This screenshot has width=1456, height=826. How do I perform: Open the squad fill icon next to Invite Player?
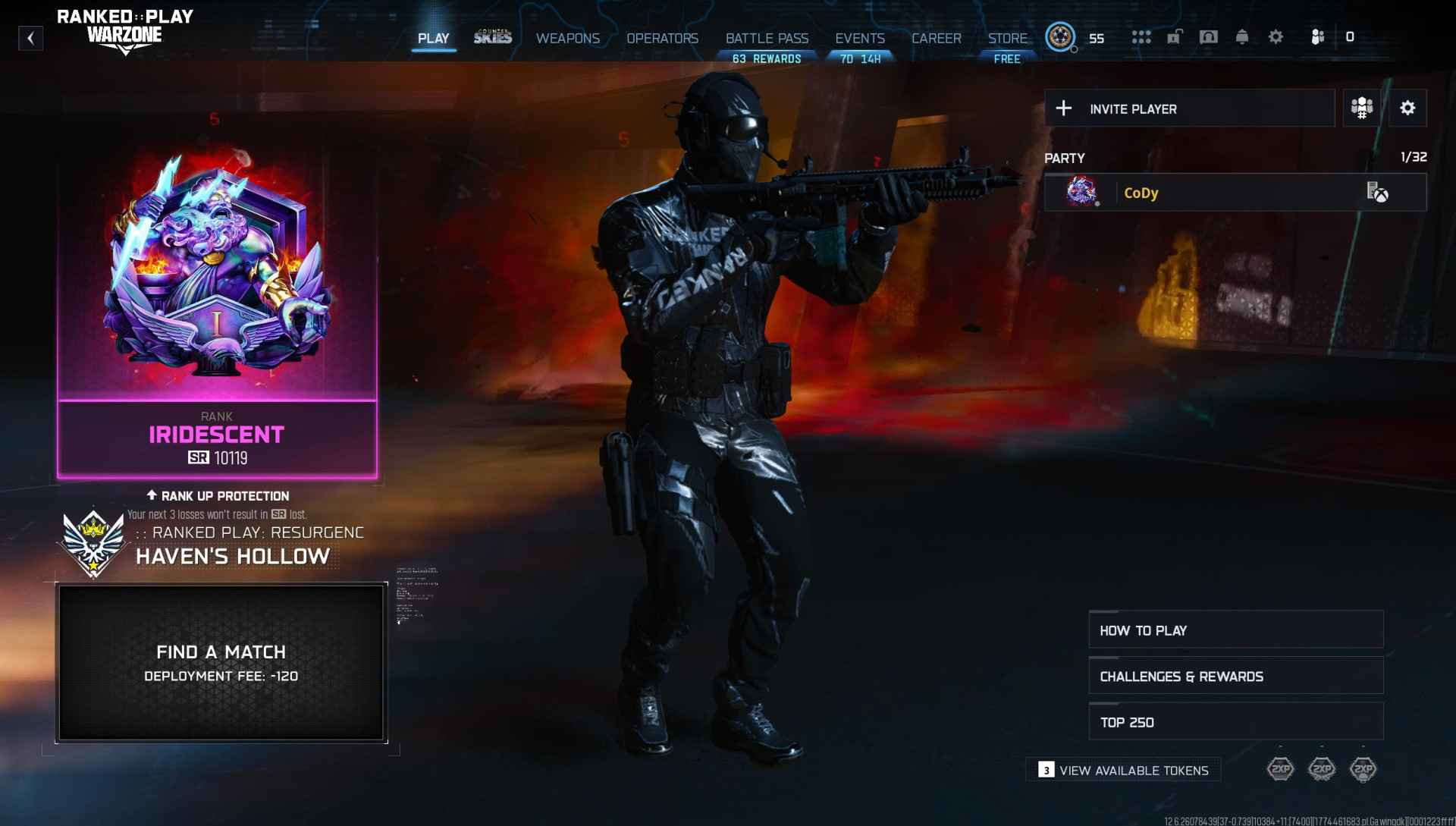point(1361,108)
